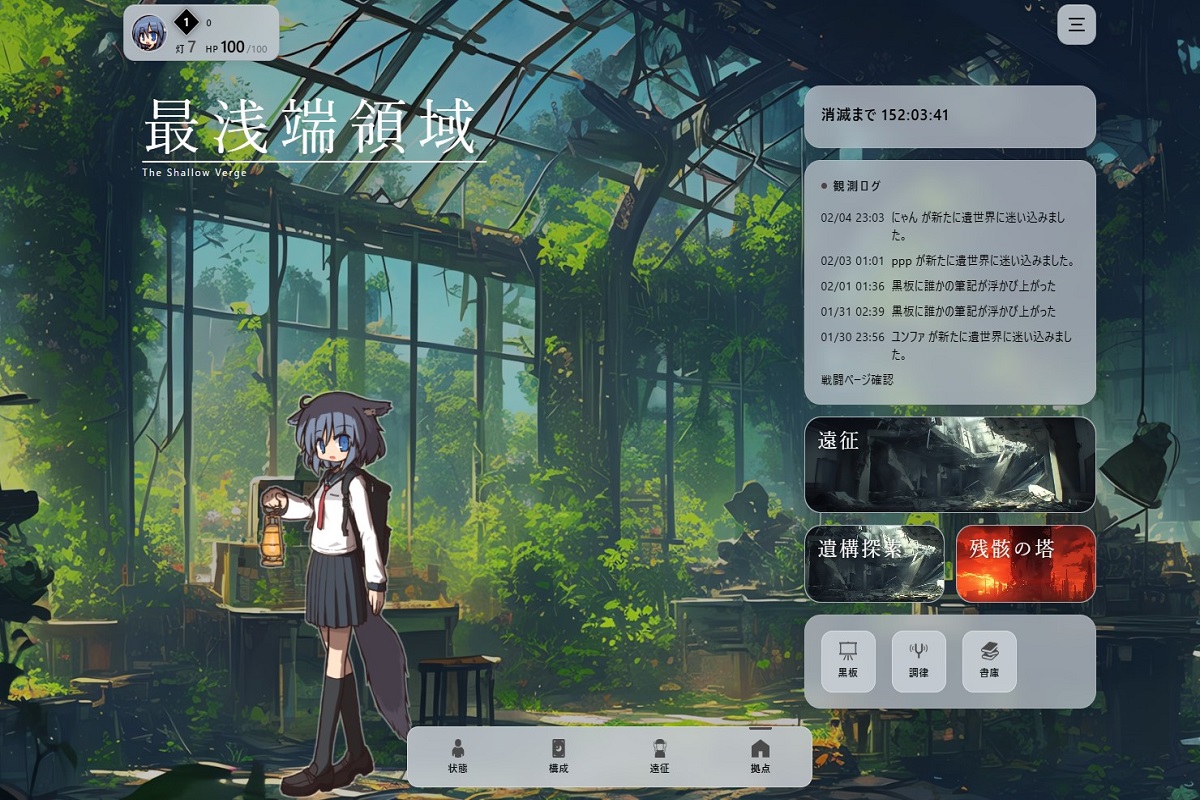Switch to the 構成 composition tab
The image size is (1200, 800).
[559, 756]
